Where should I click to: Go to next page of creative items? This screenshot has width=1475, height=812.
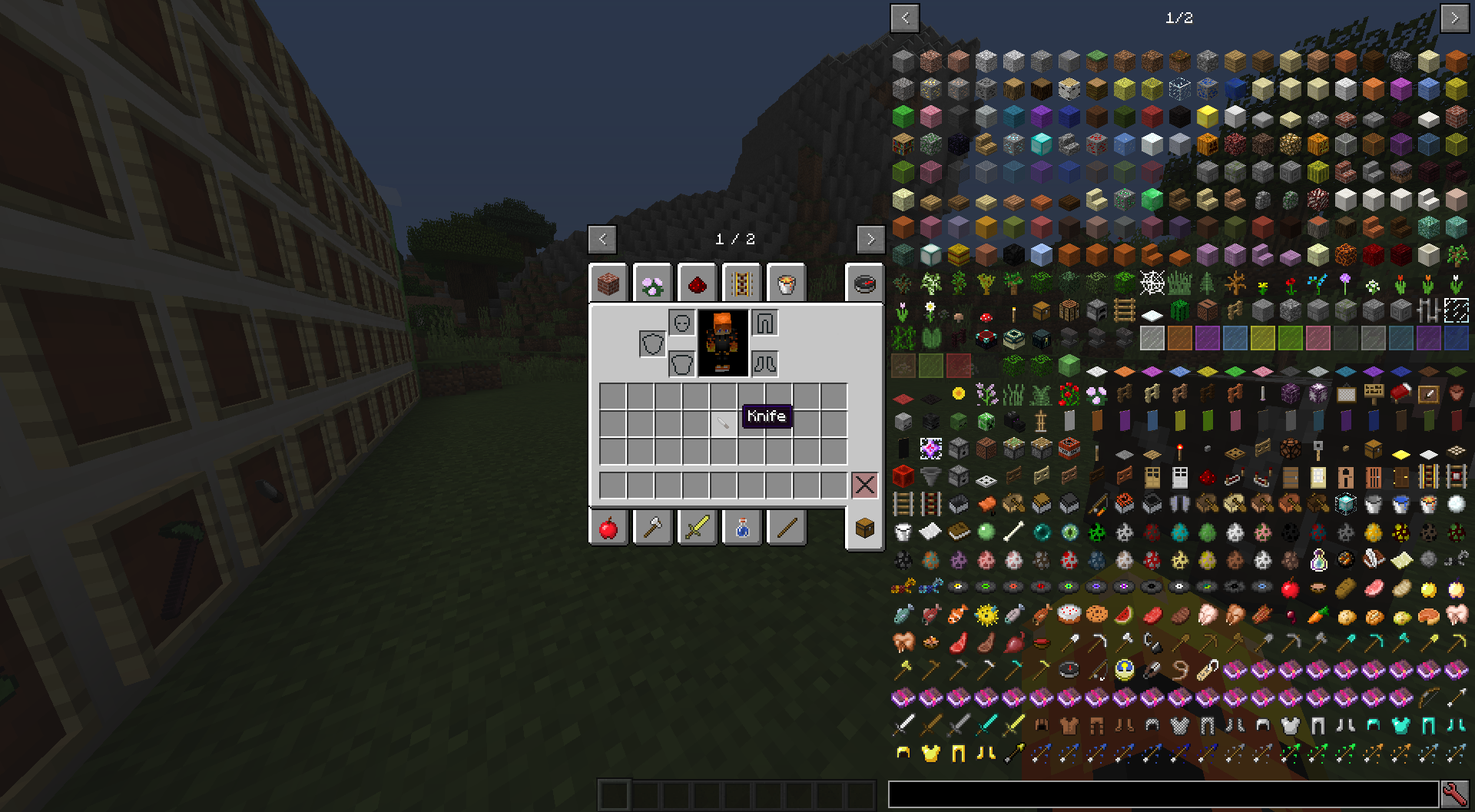(x=870, y=240)
